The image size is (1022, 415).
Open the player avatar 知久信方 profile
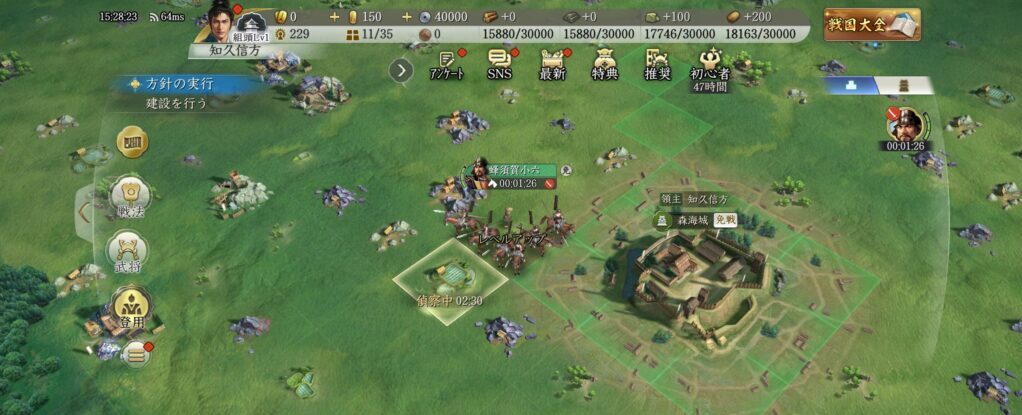[221, 18]
